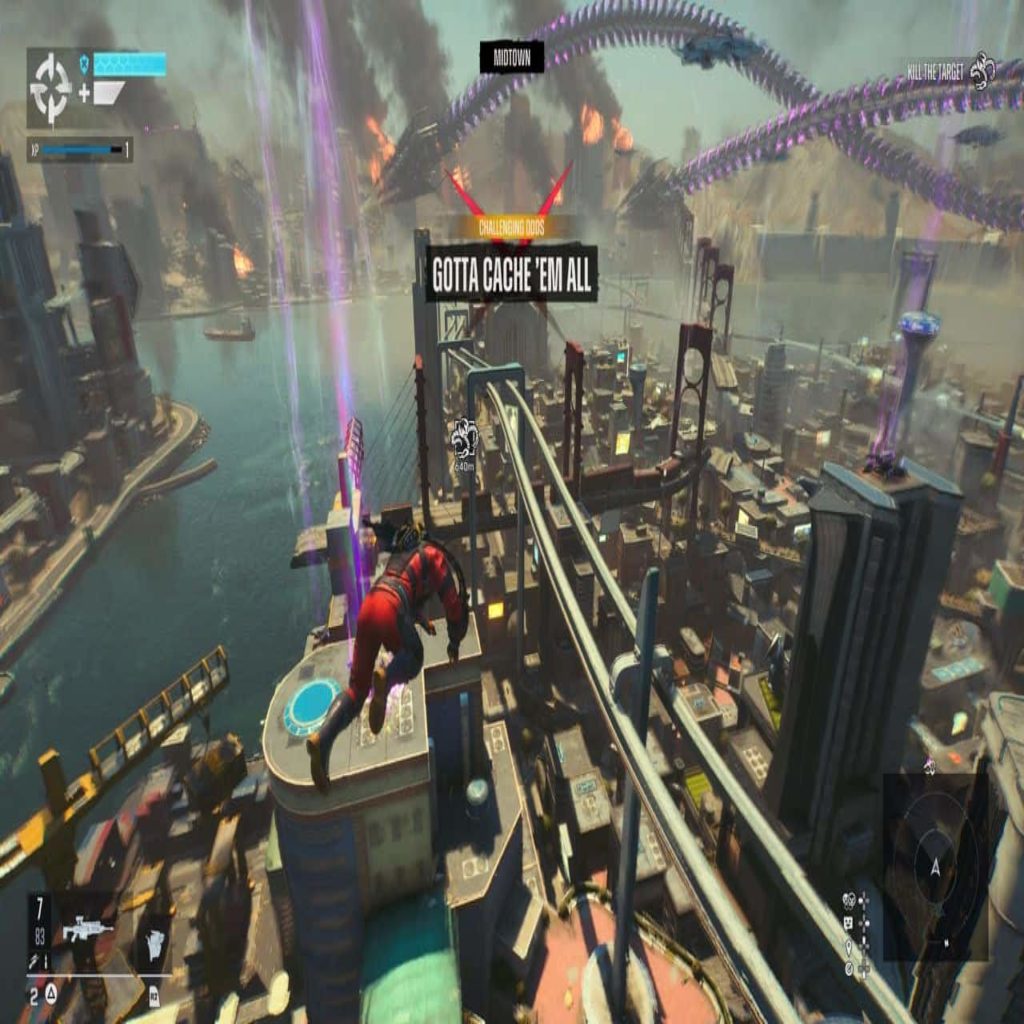Image resolution: width=1024 pixels, height=1024 pixels.
Task: Click the Midtown location label
Action: pos(512,57)
